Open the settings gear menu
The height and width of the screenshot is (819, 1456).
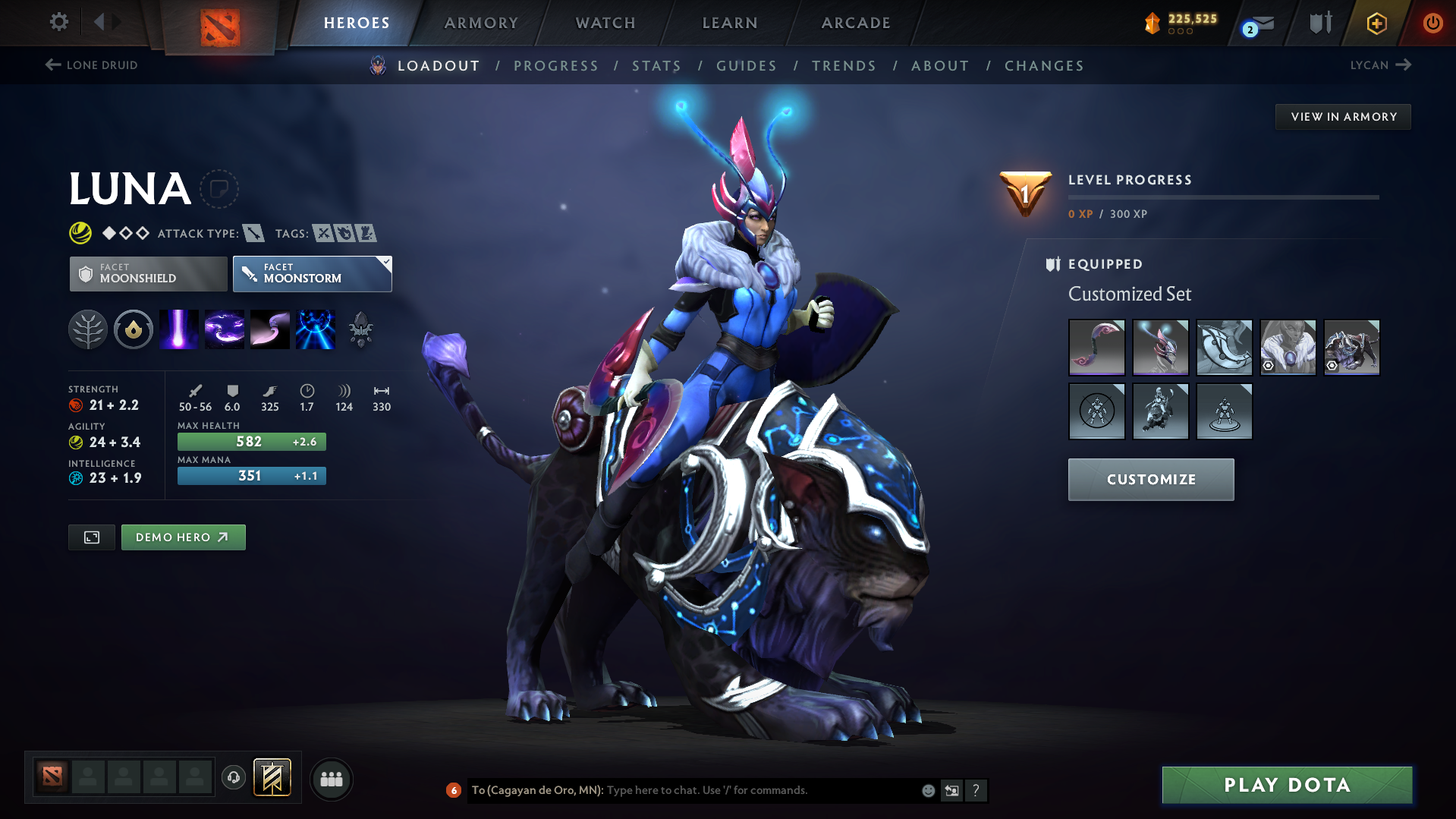click(x=58, y=22)
